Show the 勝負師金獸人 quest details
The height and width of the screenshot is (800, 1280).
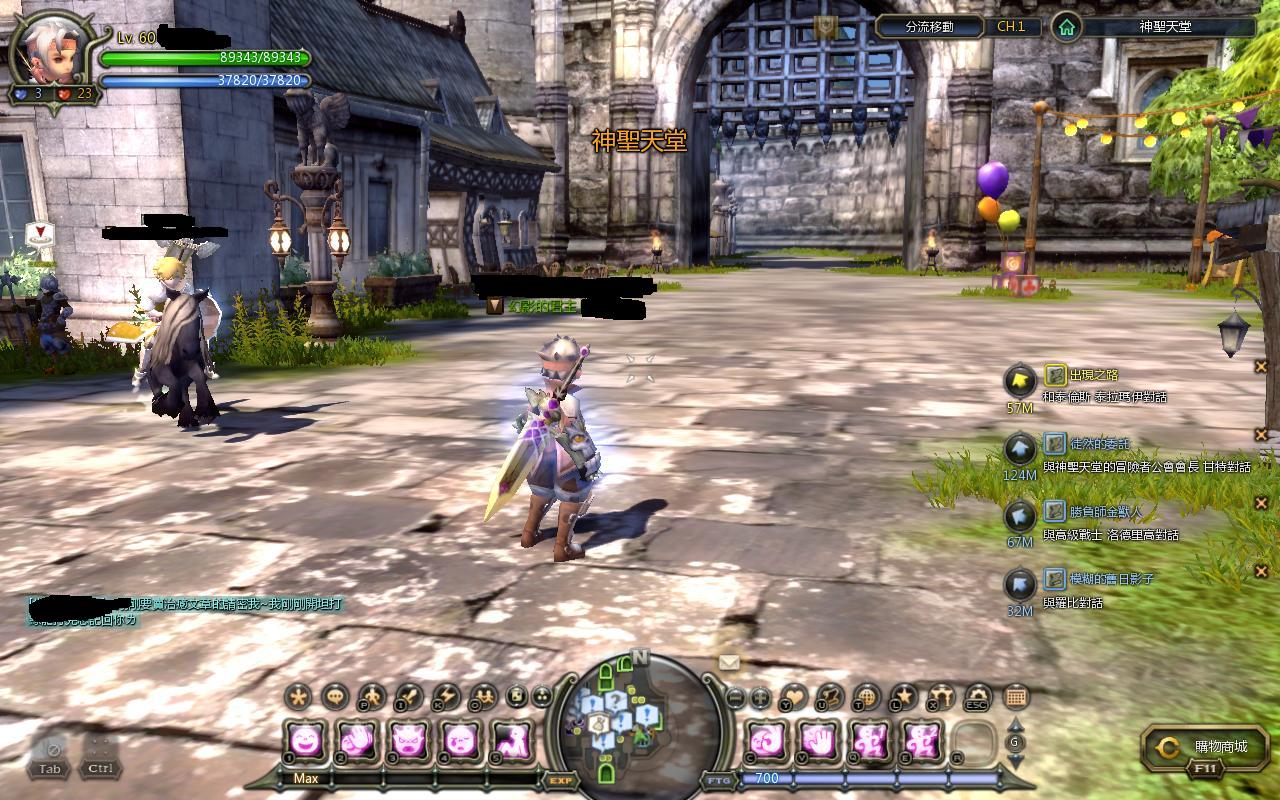pyautogui.click(x=1105, y=511)
